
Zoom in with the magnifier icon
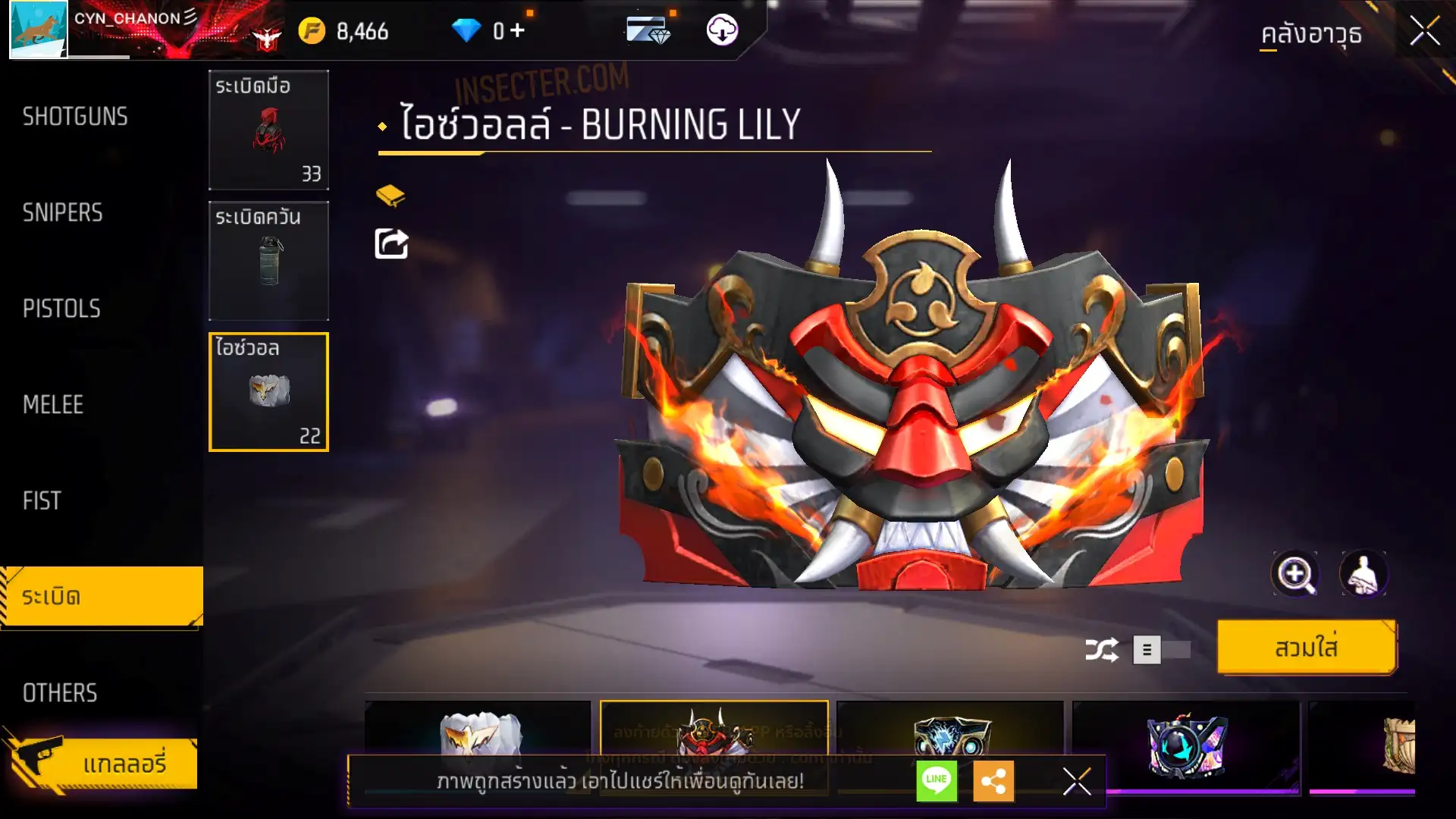pos(1294,574)
